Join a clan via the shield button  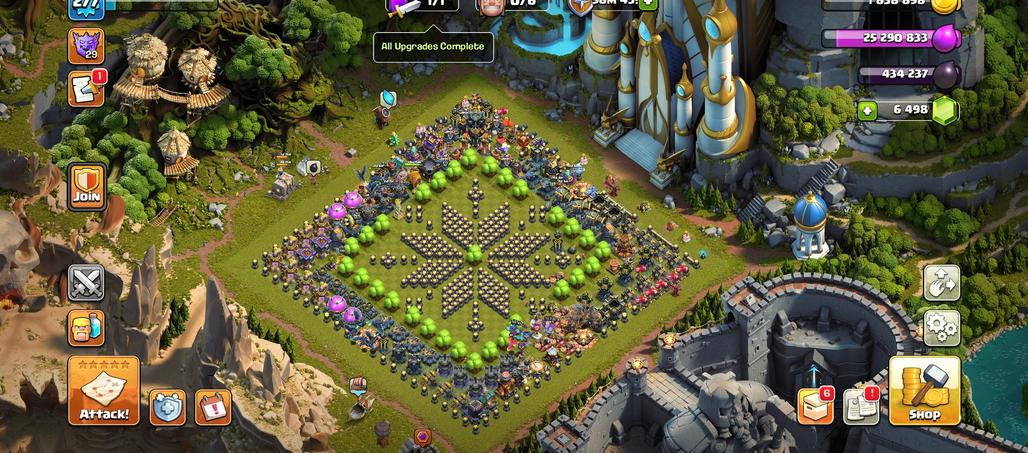click(x=88, y=186)
